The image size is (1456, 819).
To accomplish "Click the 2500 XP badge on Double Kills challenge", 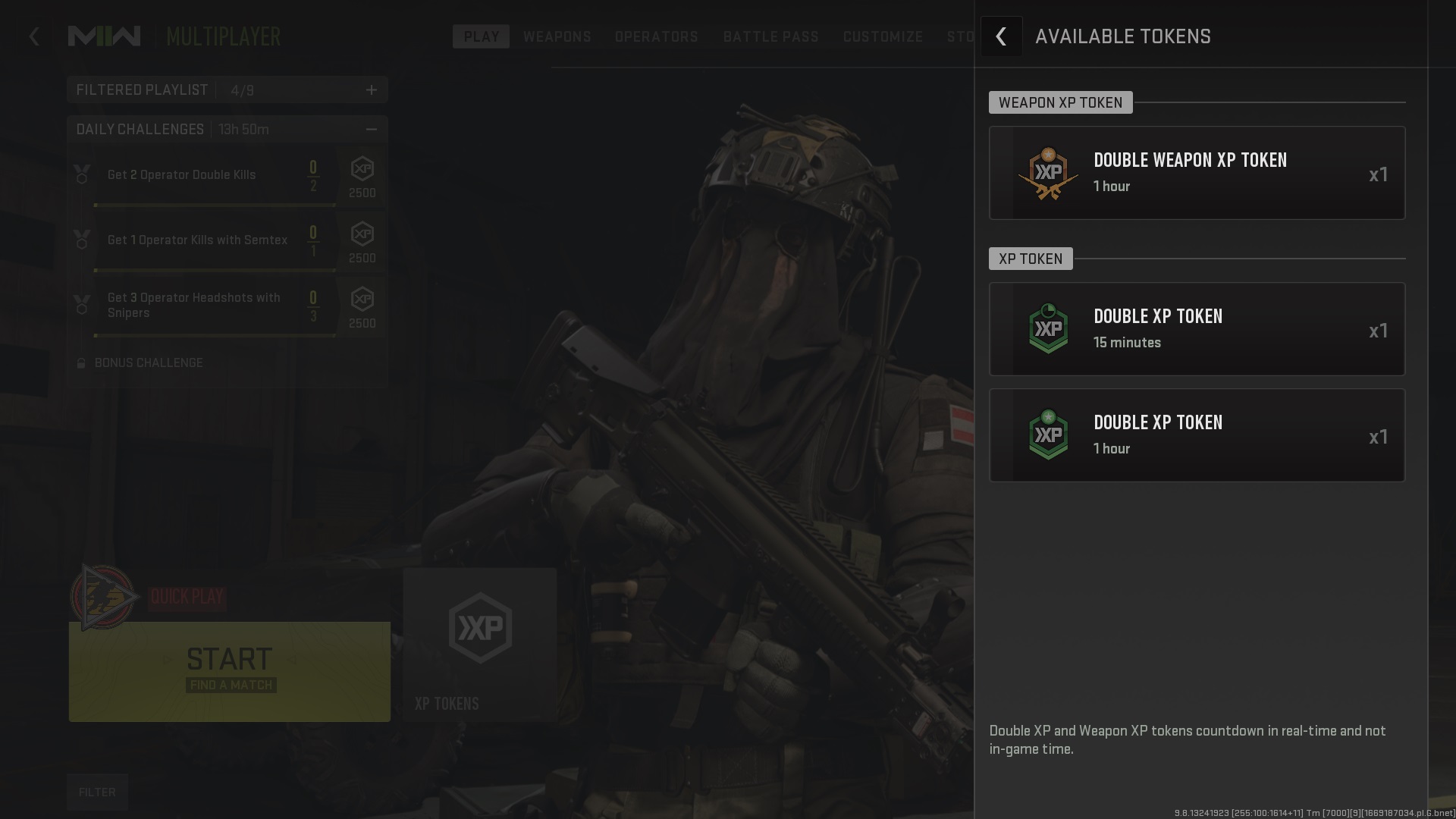I will coord(362,175).
